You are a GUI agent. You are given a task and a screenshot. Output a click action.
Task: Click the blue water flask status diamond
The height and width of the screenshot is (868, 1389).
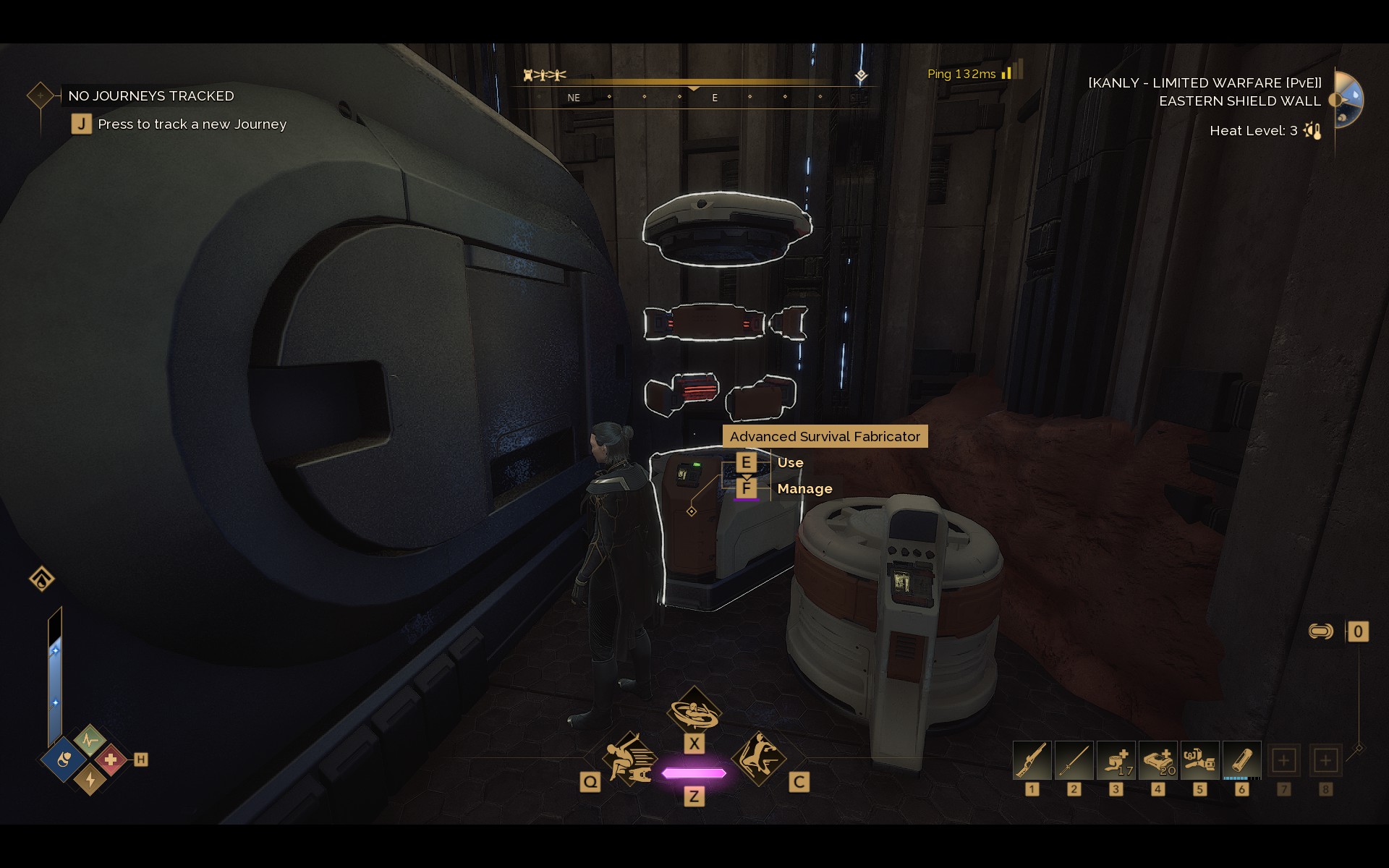pos(64,760)
